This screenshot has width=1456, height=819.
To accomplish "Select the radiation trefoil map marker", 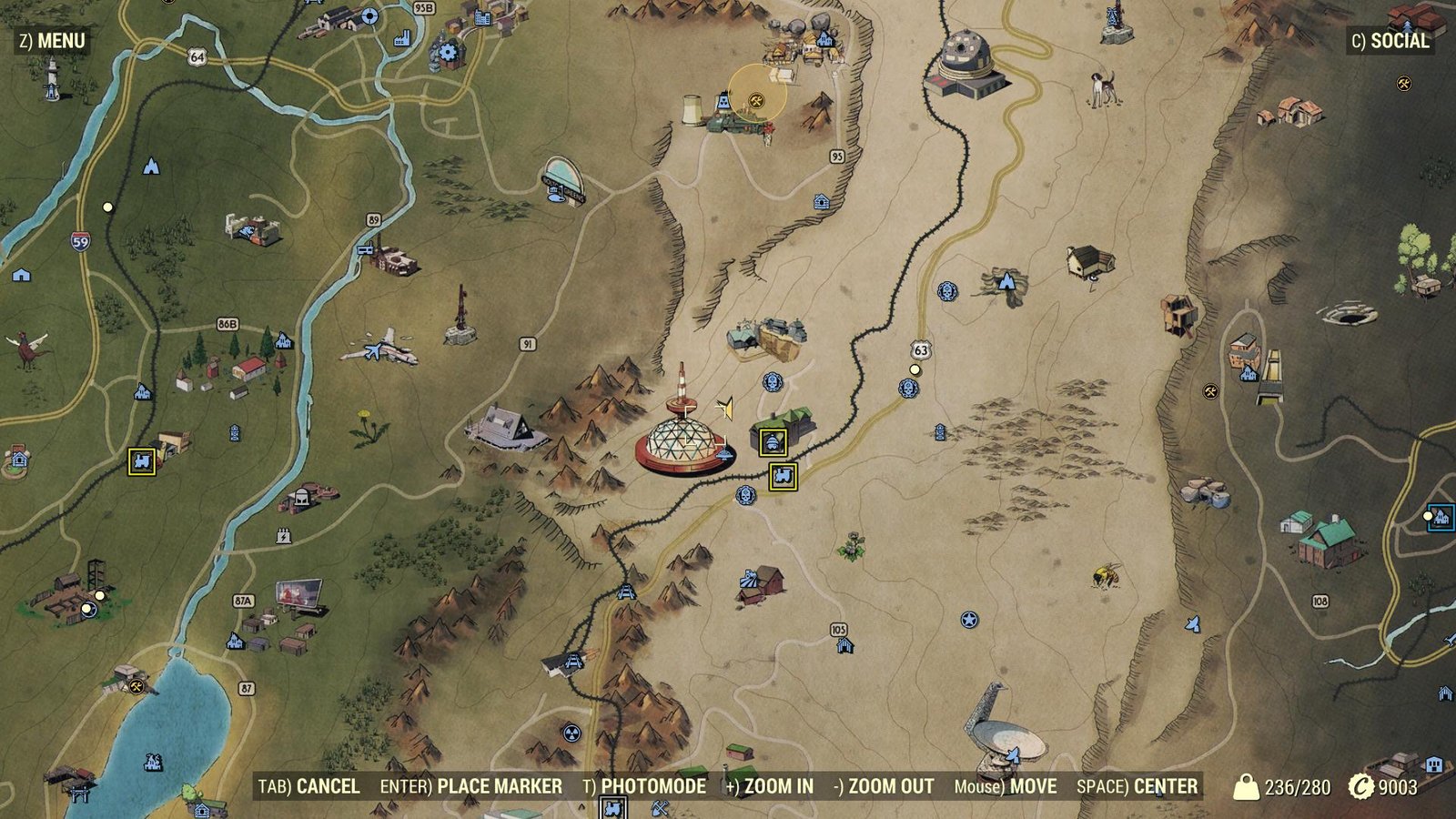I will click(571, 733).
